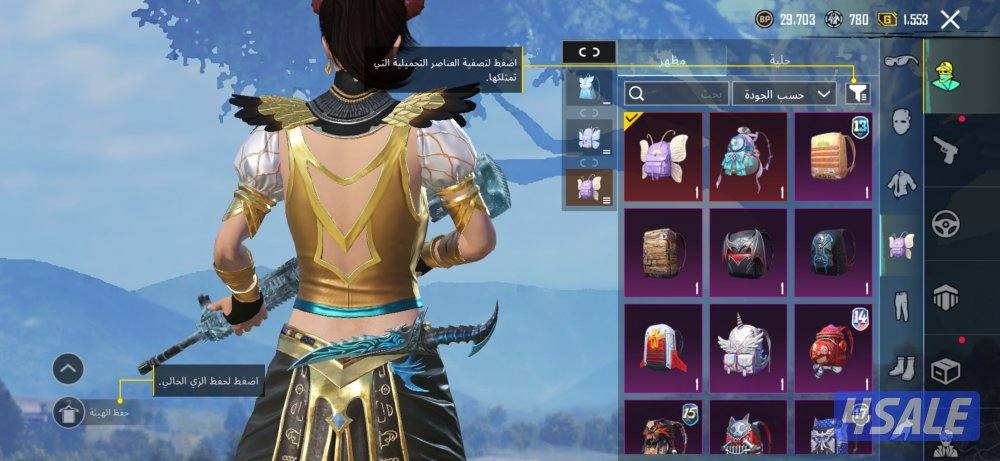Open the jacket clothing category
Image resolution: width=1000 pixels, height=461 pixels.
[x=902, y=183]
